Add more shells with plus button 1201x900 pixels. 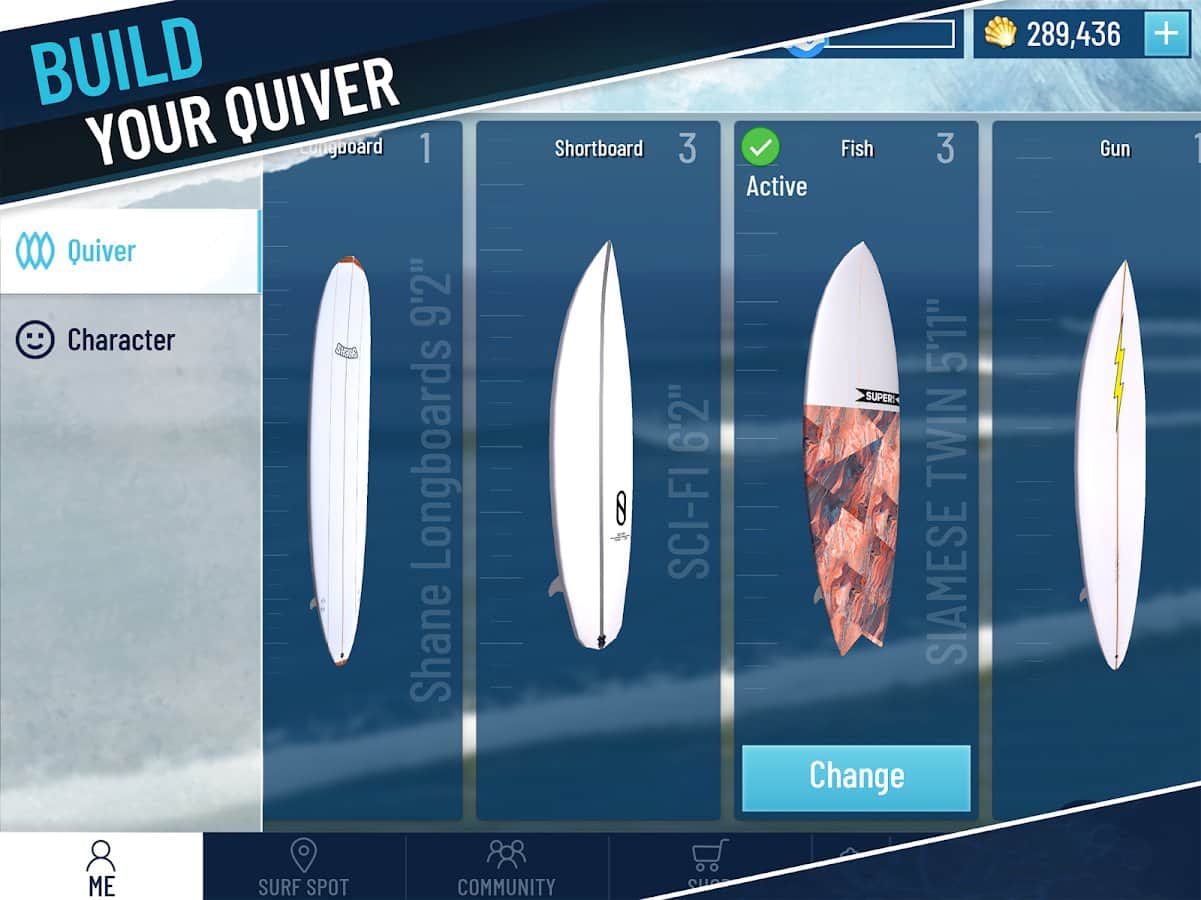tap(1166, 34)
